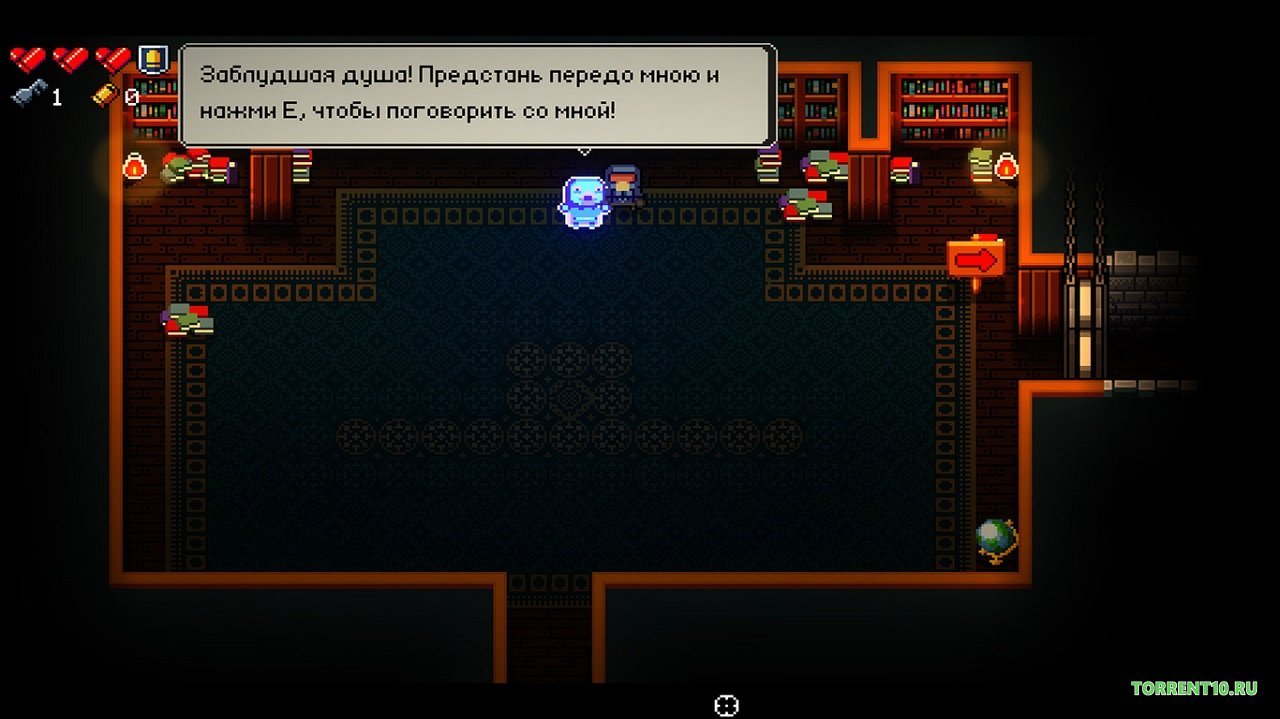Viewport: 1280px width, 719px height.
Task: Click the gold shell casing currency icon
Action: click(x=105, y=95)
